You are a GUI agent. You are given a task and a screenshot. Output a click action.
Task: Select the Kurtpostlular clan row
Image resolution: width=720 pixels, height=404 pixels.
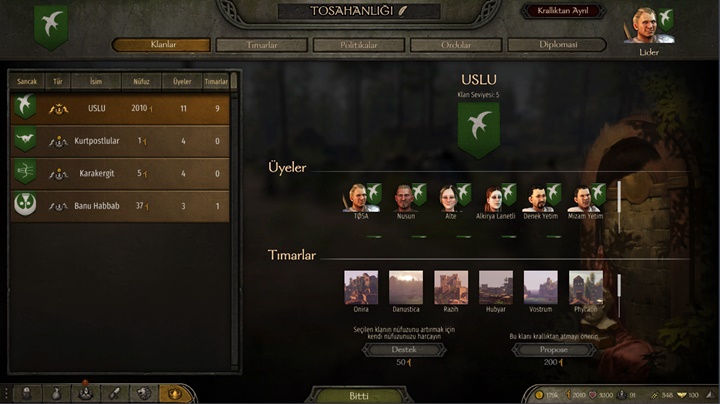[x=120, y=141]
